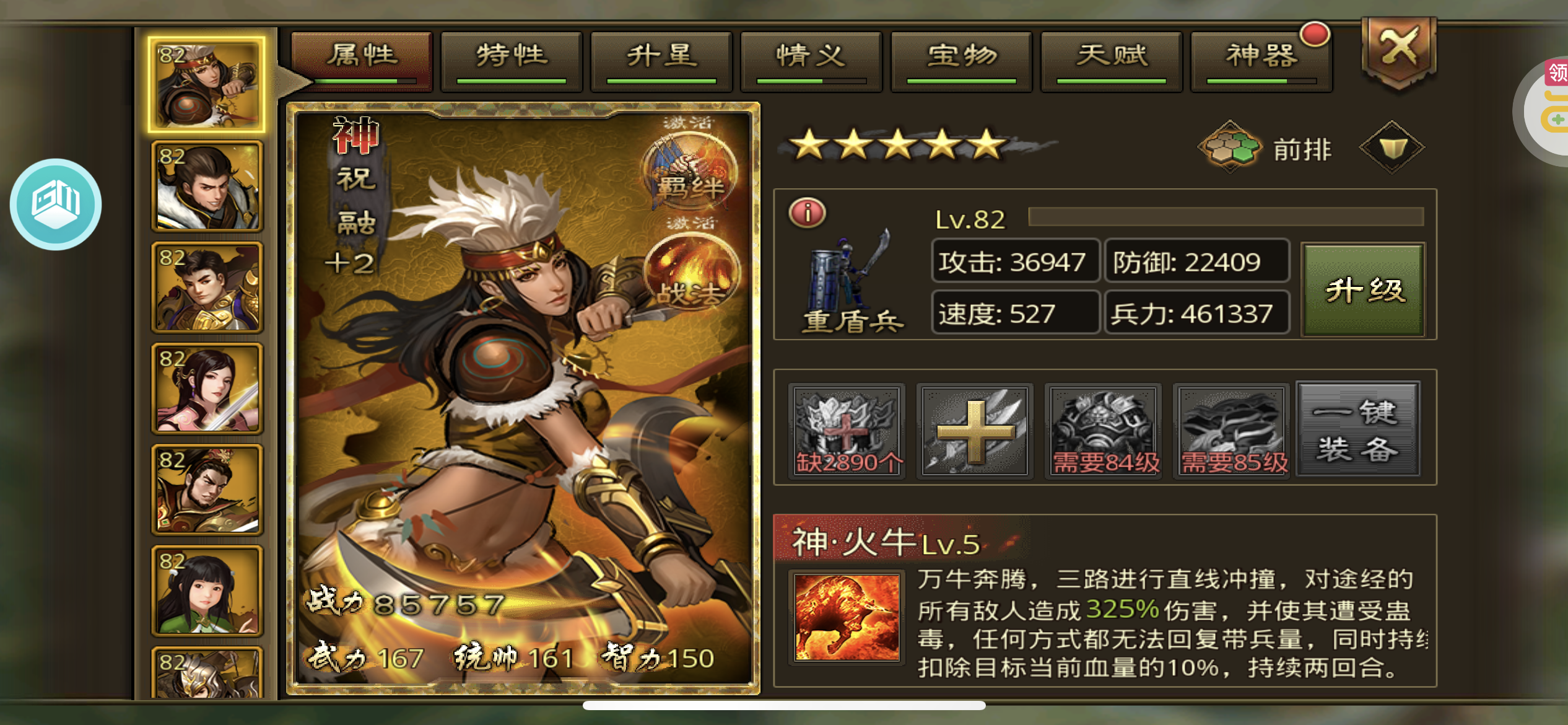Select the 升星 tab

(x=661, y=60)
